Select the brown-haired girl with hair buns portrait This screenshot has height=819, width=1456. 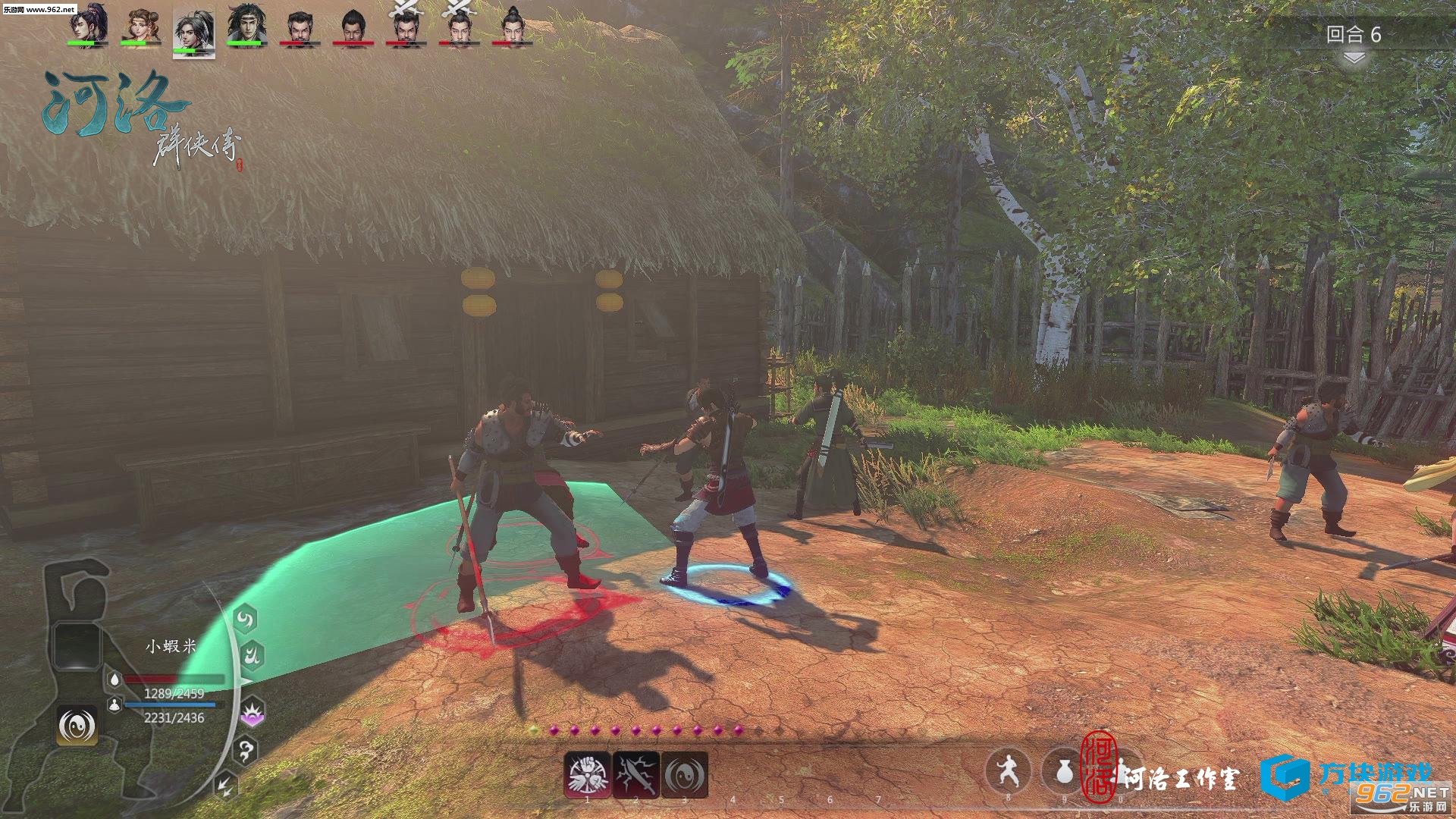click(x=141, y=25)
